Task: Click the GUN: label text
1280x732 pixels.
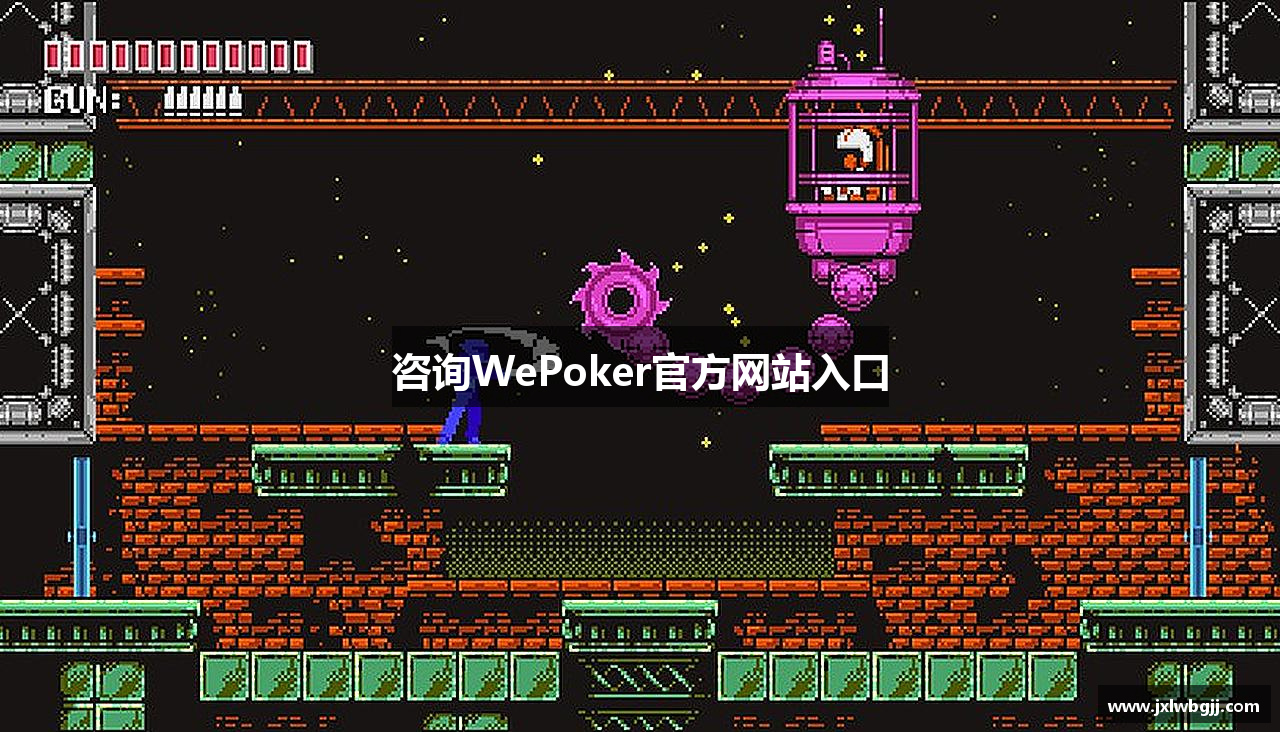Action: click(x=73, y=100)
